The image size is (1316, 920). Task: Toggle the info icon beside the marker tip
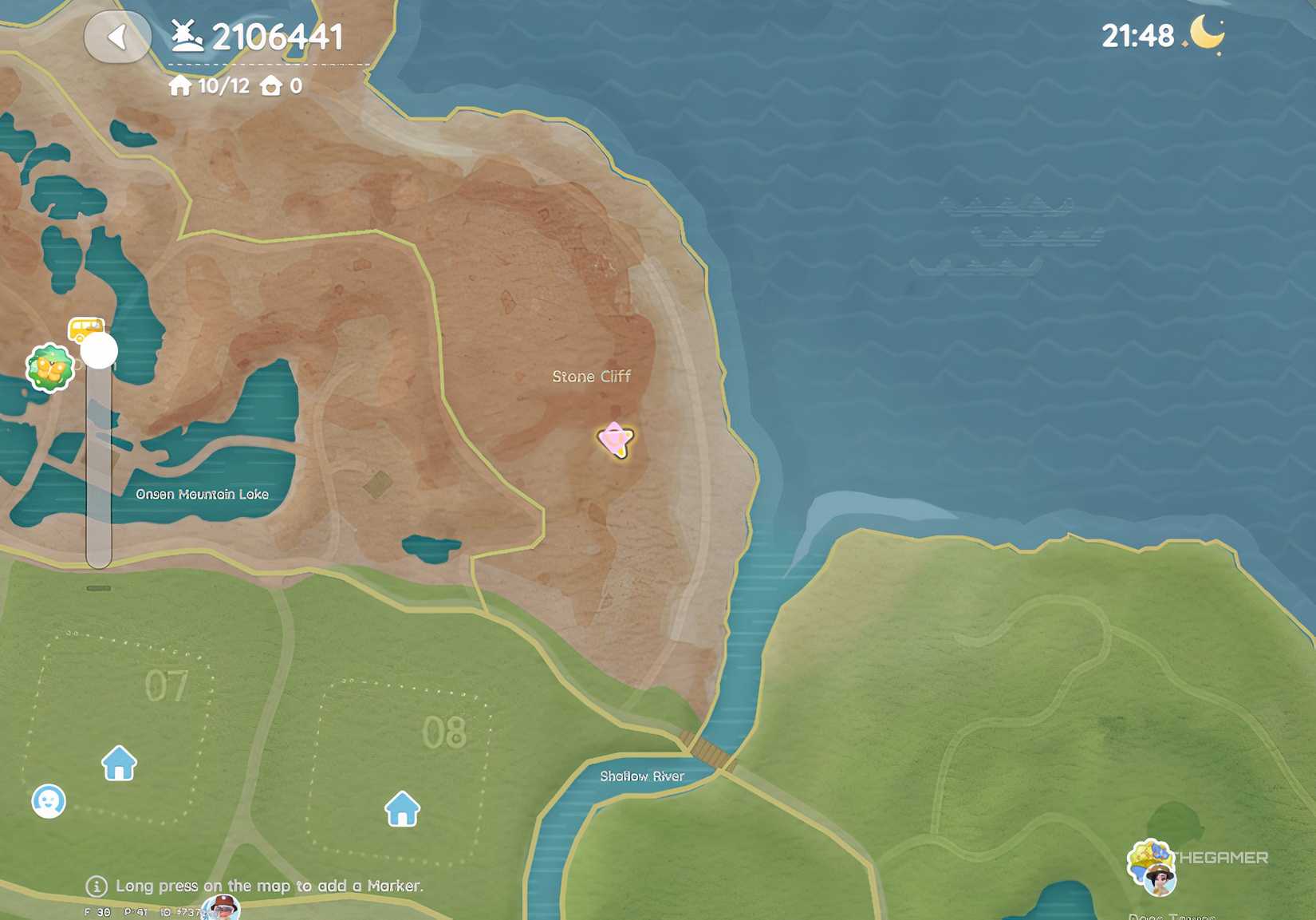[96, 886]
